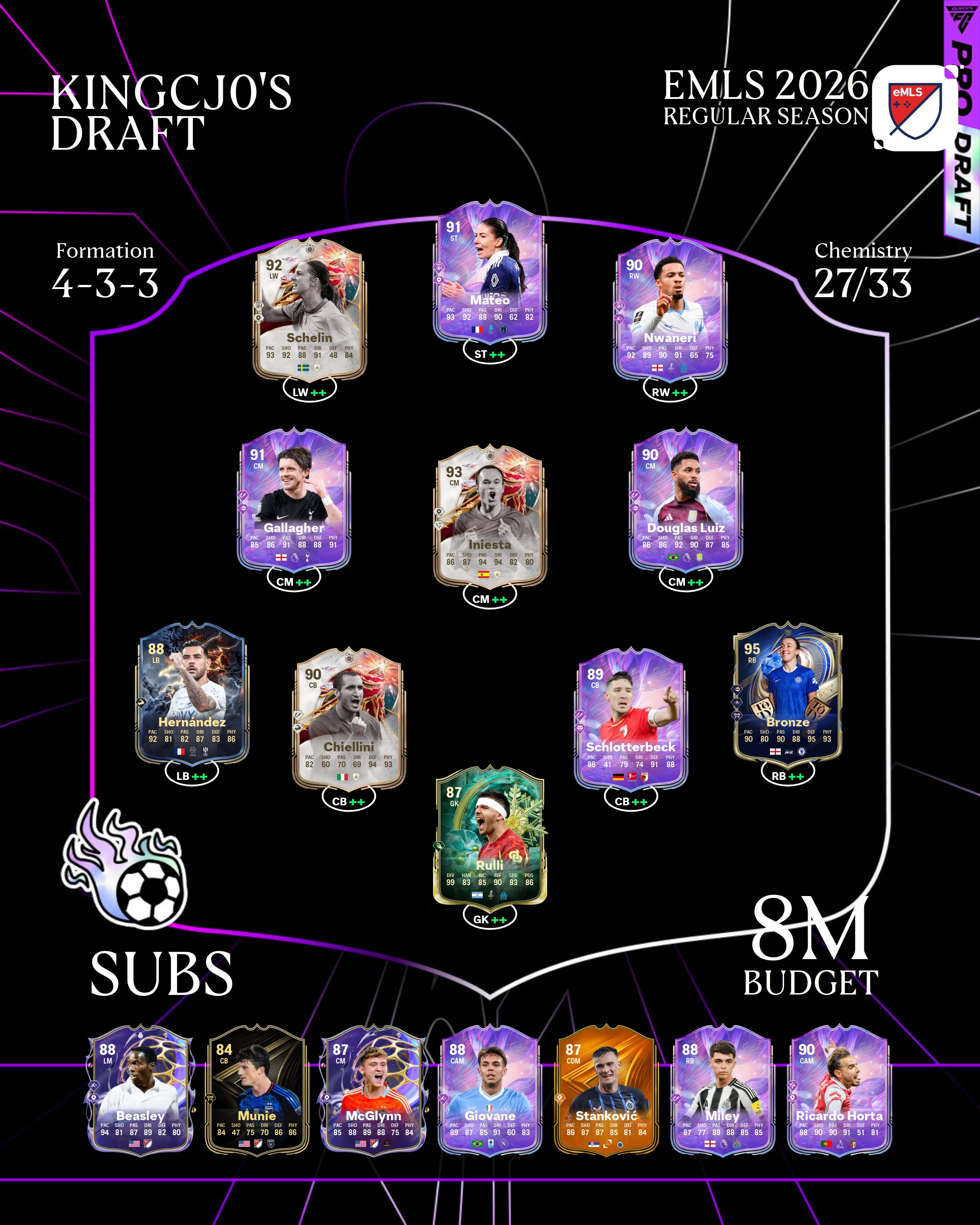This screenshot has height=1225, width=980.
Task: Select the Chiellini centre back card
Action: pyautogui.click(x=348, y=719)
